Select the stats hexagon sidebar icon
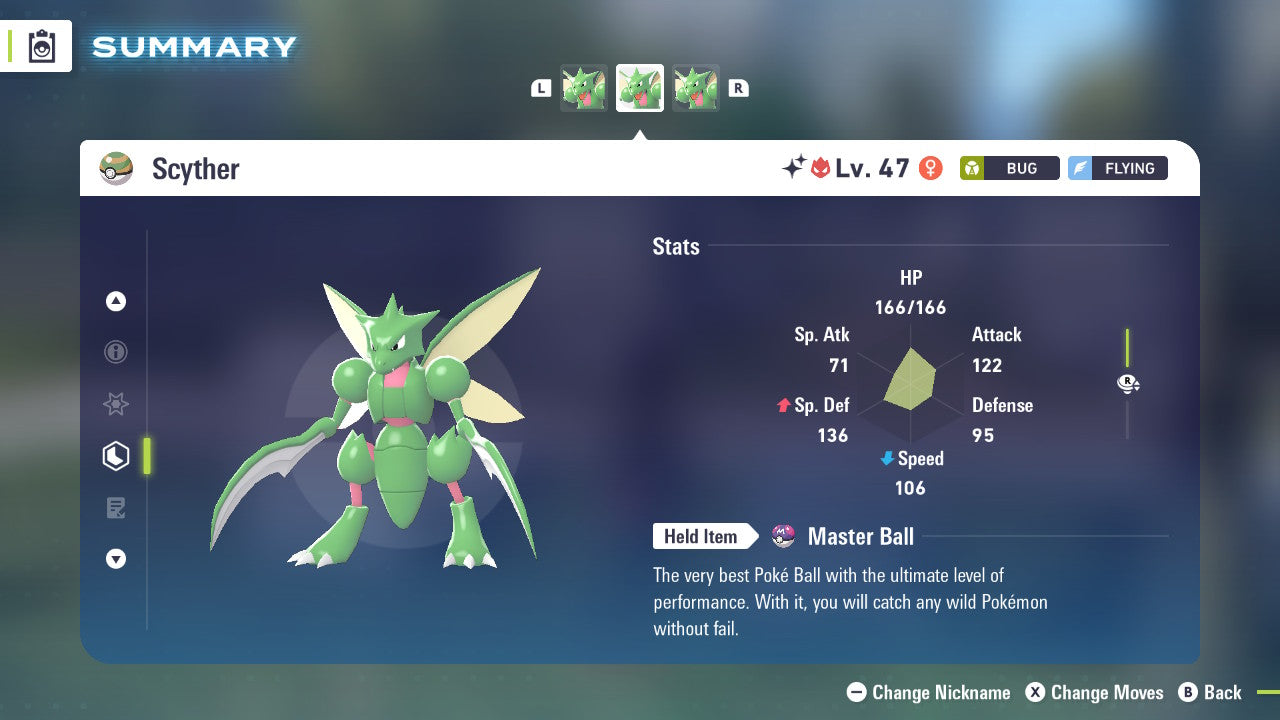Viewport: 1280px width, 720px height. click(116, 456)
